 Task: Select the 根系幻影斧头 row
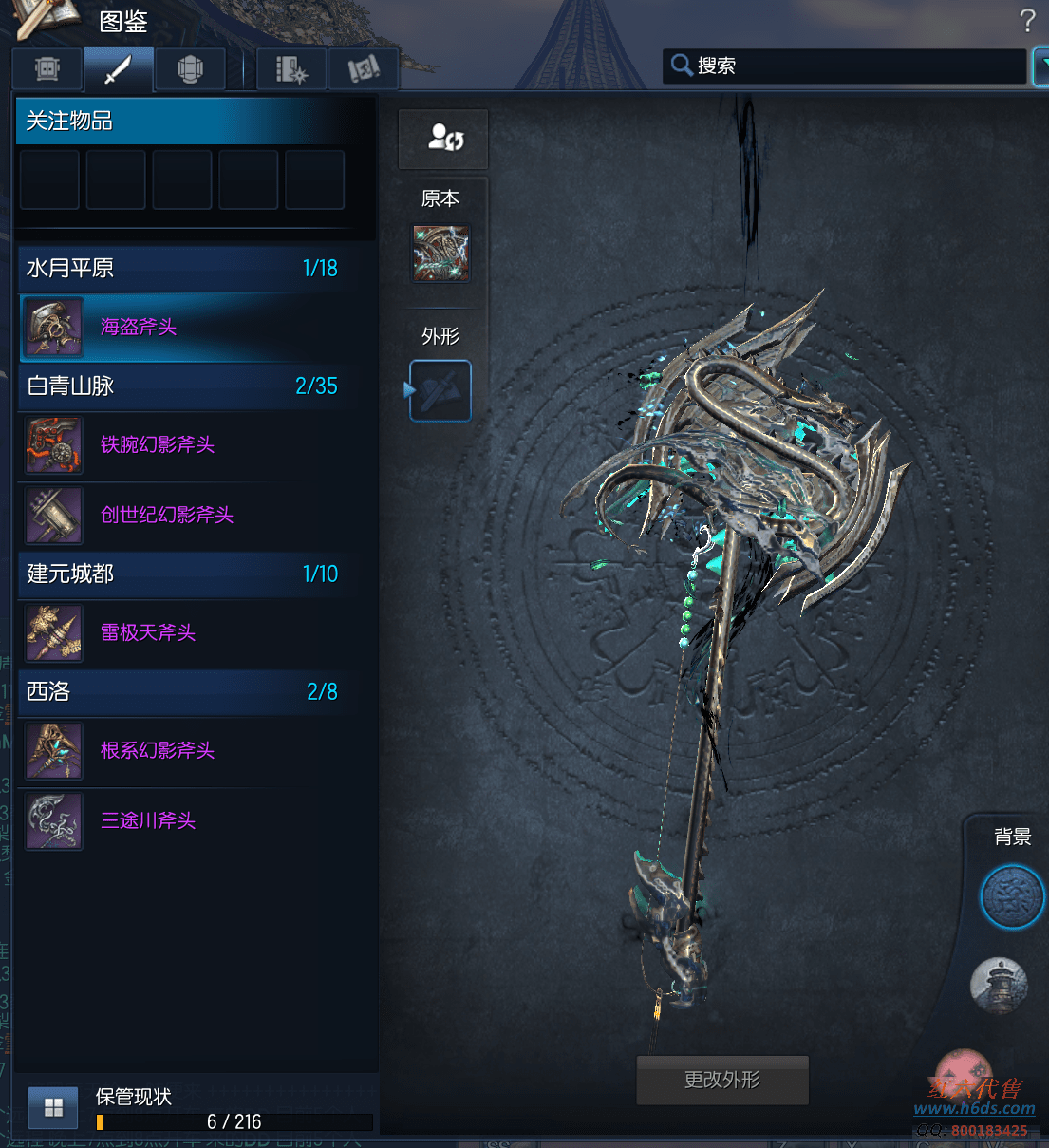click(x=158, y=751)
